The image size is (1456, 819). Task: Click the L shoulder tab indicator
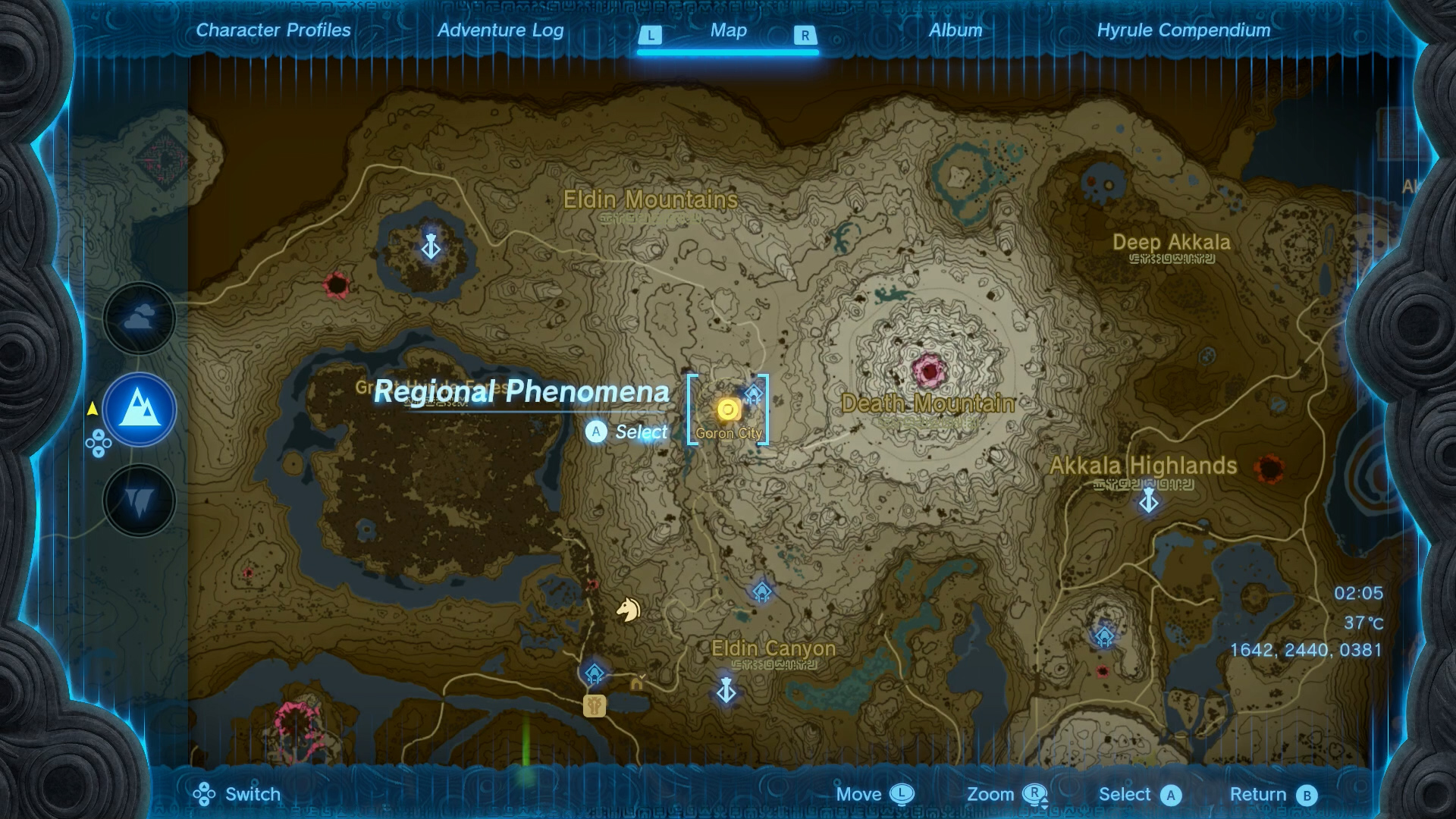[651, 34]
